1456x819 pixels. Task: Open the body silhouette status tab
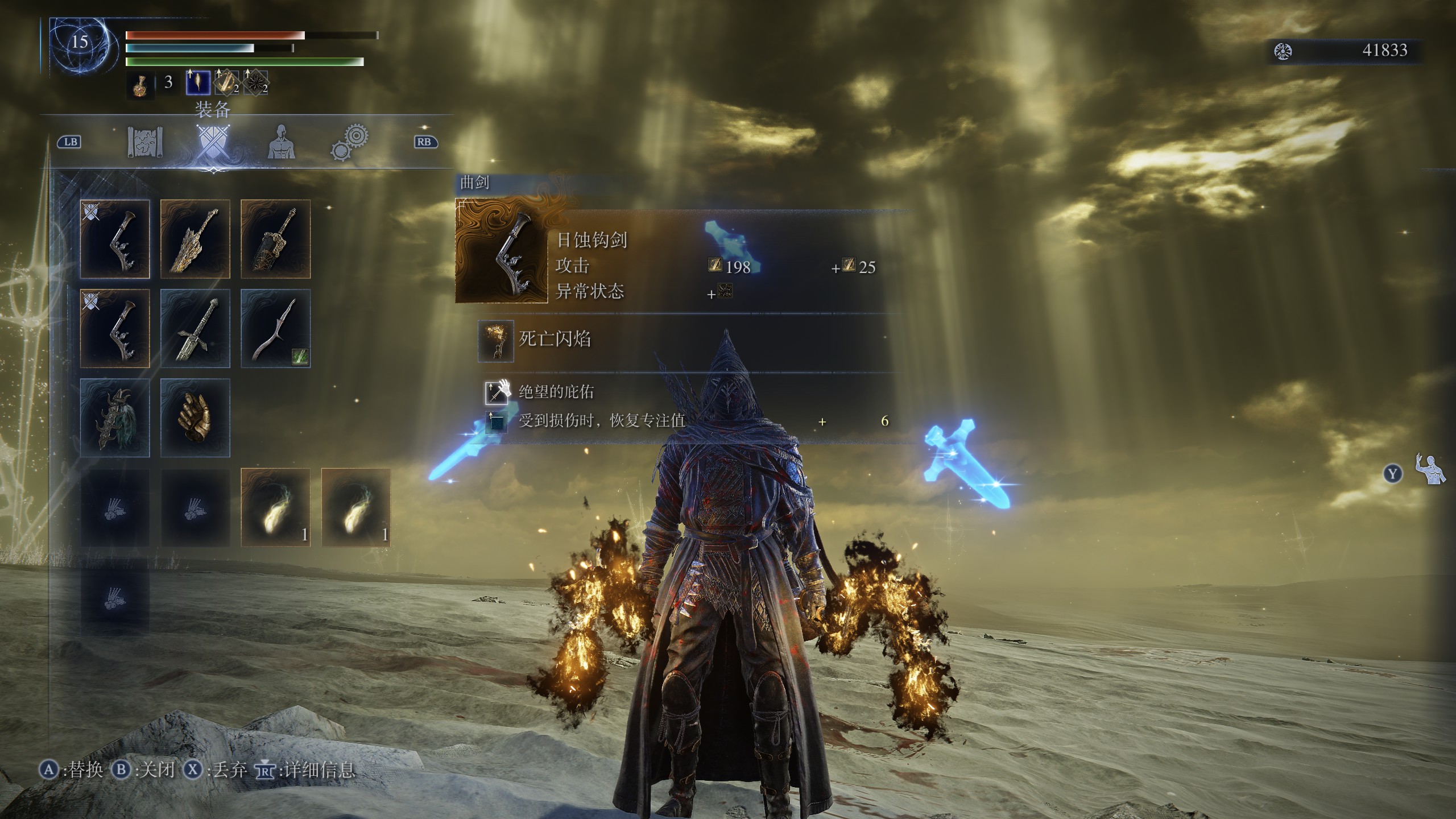click(281, 142)
